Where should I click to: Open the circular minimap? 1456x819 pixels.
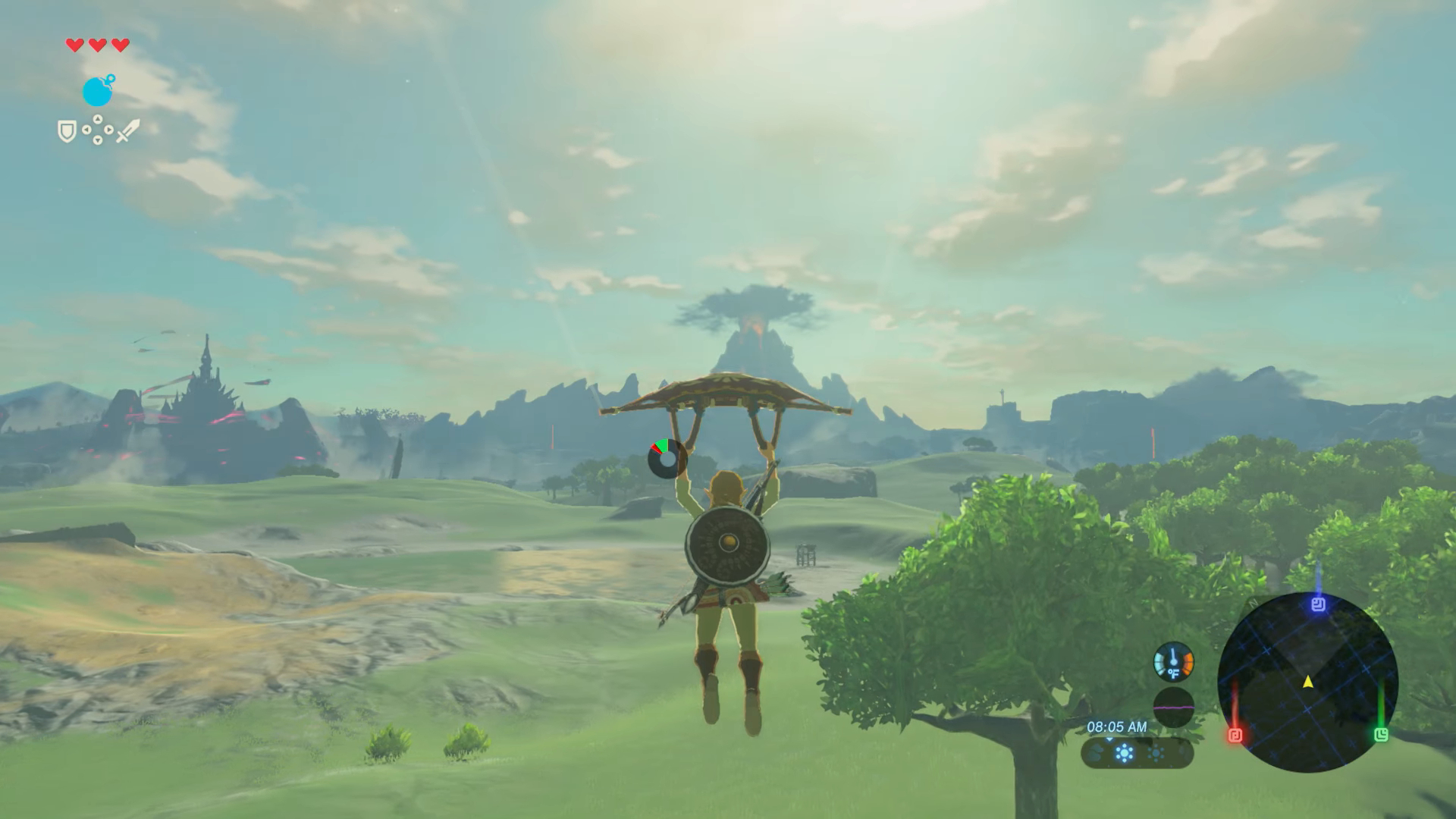1307,682
